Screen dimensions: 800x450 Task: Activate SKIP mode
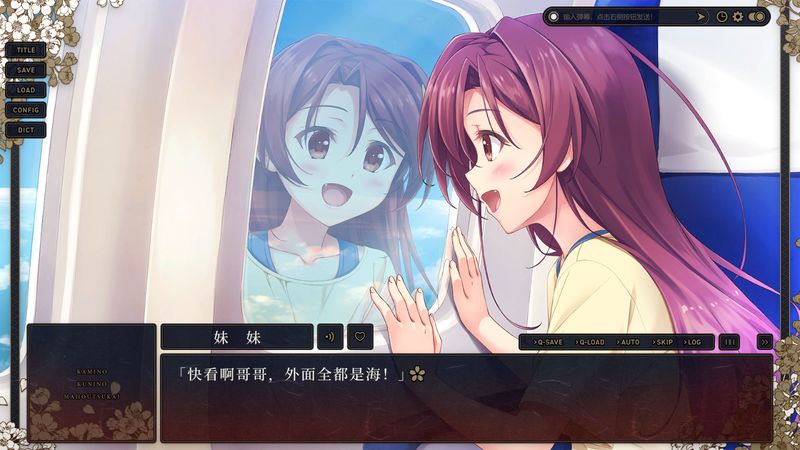(663, 342)
